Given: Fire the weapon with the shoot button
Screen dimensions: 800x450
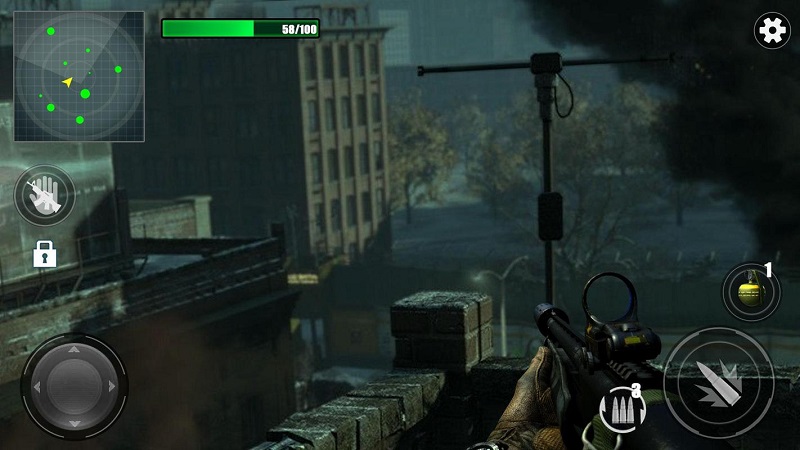Looking at the screenshot, I should point(718,381).
